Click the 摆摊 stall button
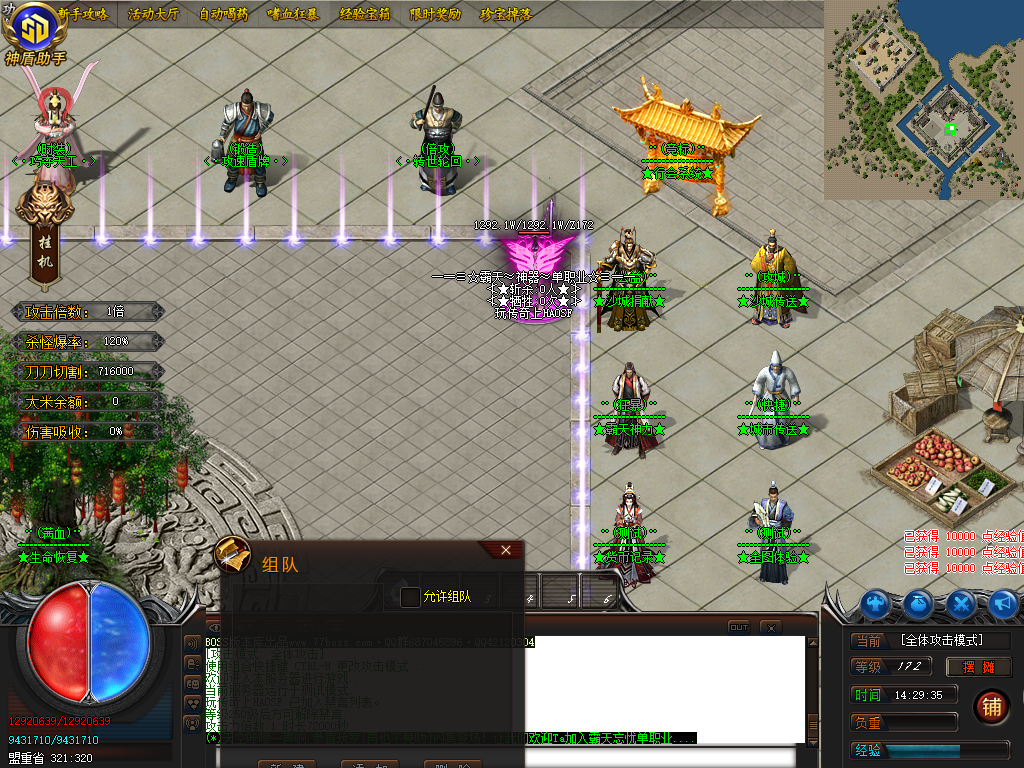Viewport: 1024px width, 768px height. [x=979, y=667]
